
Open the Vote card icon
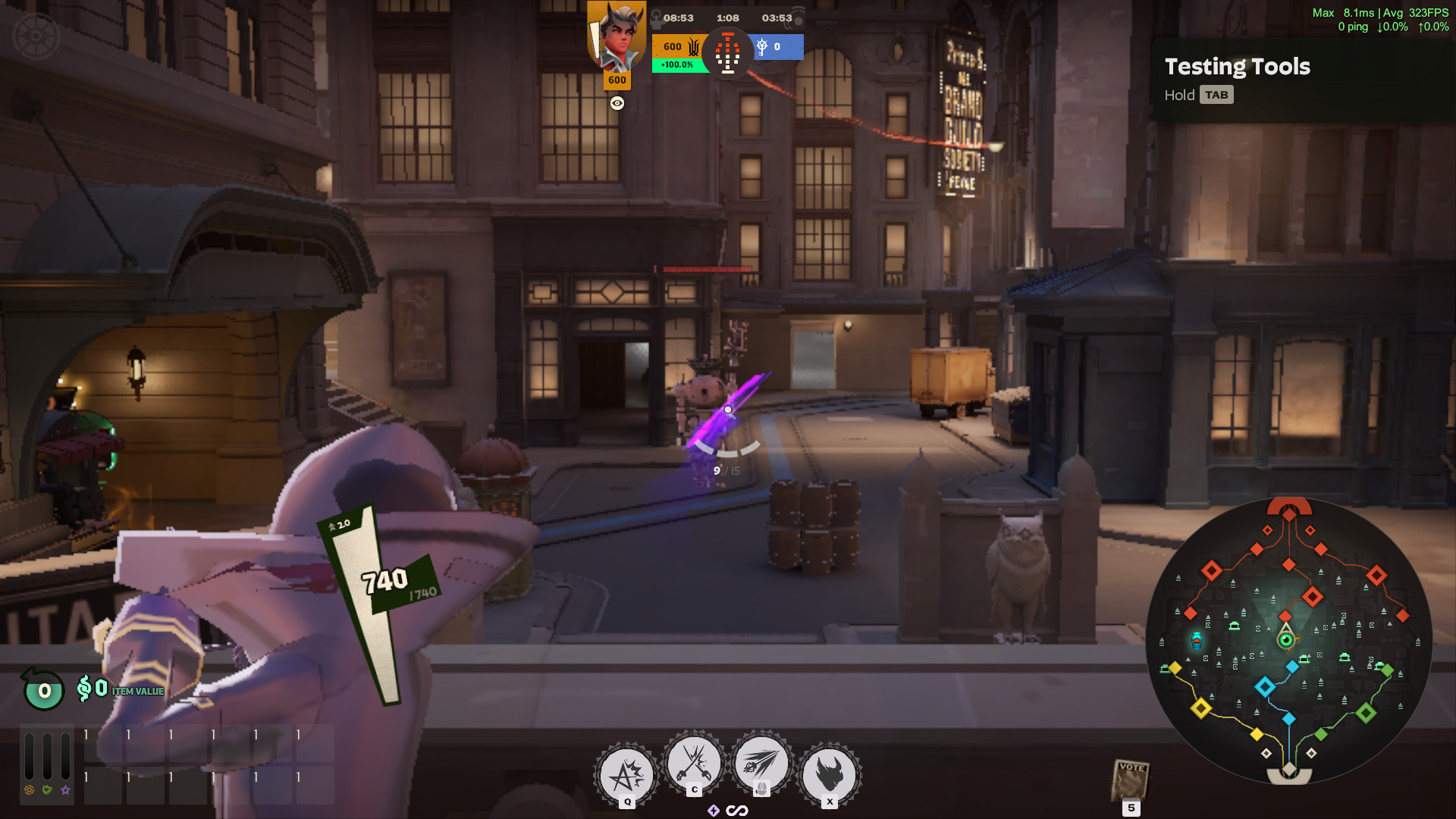1131,781
